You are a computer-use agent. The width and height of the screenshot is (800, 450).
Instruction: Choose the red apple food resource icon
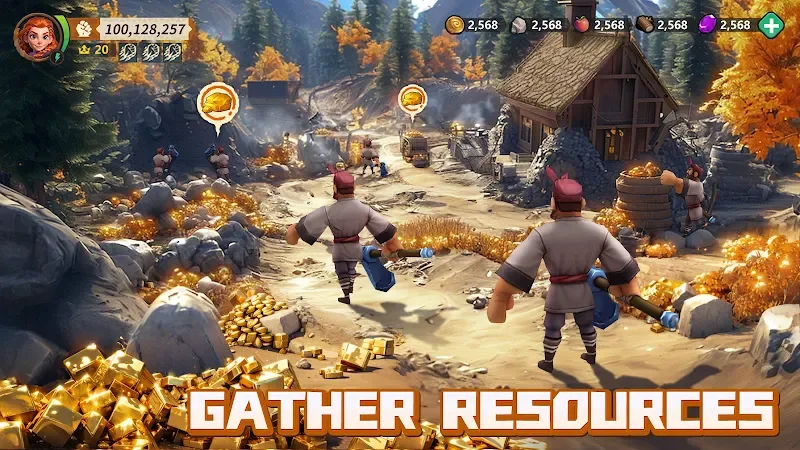click(x=583, y=25)
